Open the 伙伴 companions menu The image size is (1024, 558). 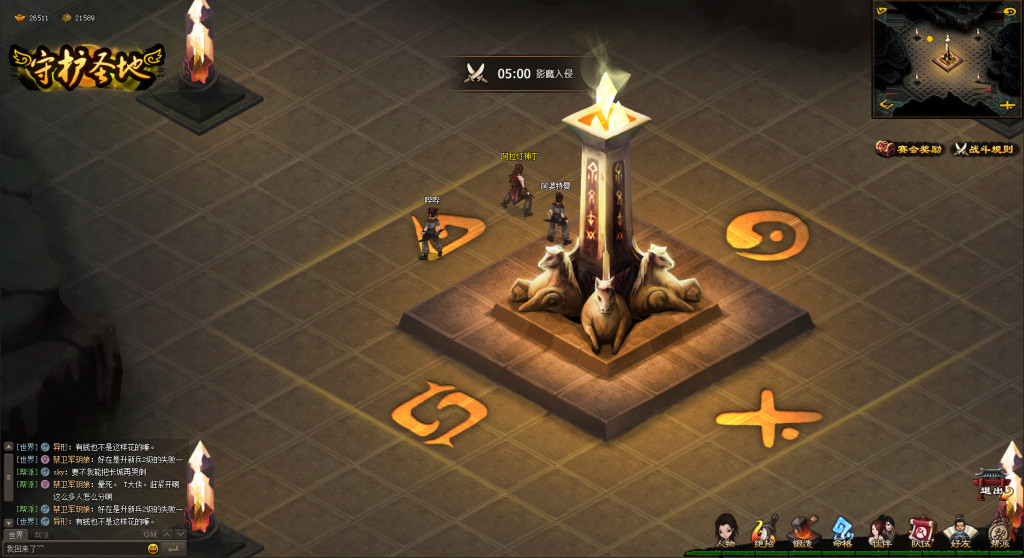881,531
